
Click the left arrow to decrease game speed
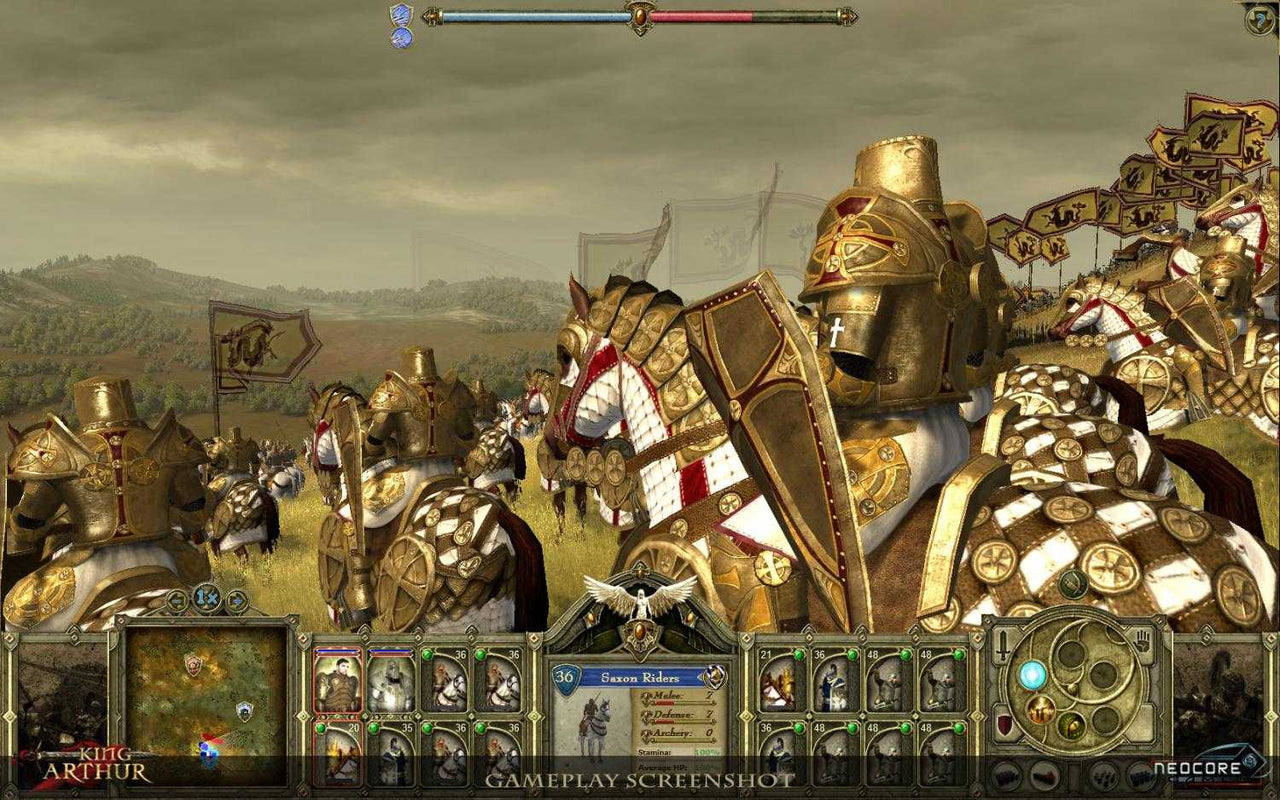(x=176, y=602)
